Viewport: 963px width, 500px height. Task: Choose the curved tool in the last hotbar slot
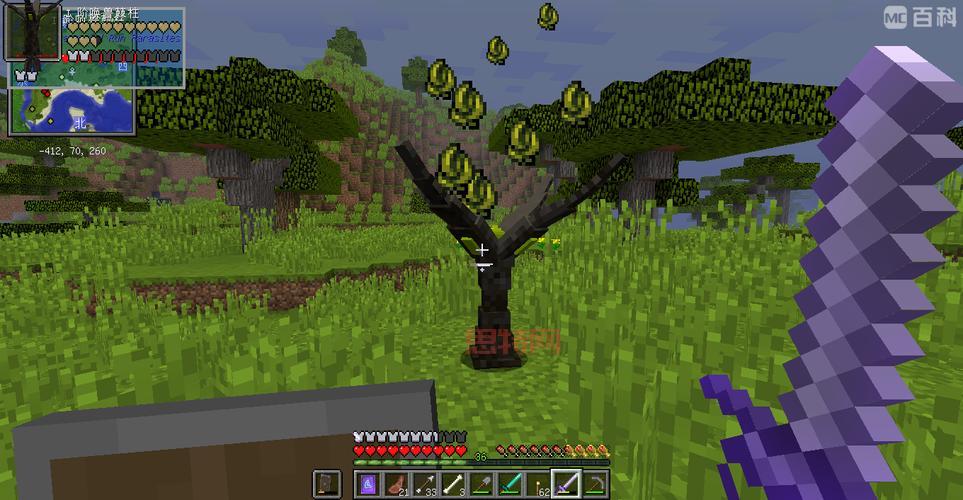tap(594, 484)
